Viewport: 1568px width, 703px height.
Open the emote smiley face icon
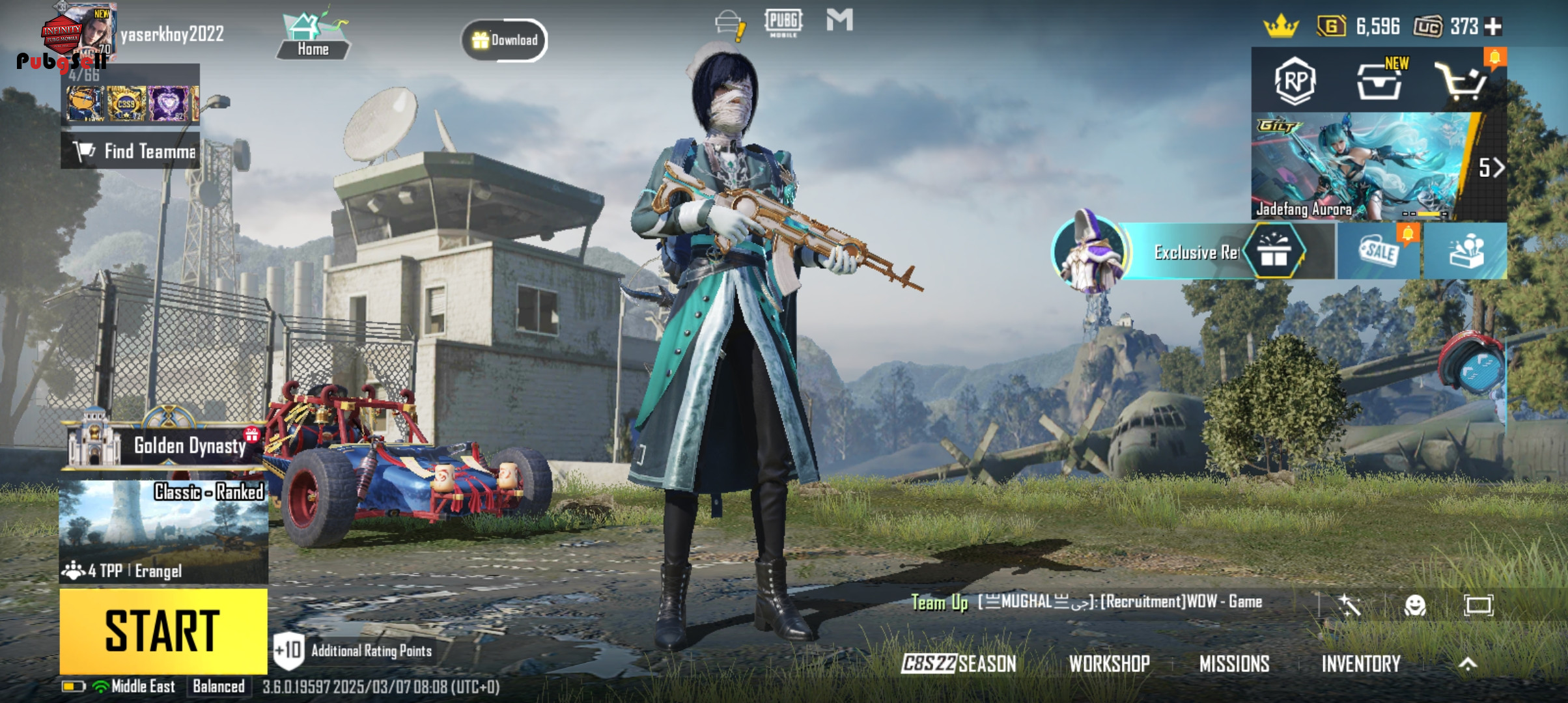point(1414,605)
